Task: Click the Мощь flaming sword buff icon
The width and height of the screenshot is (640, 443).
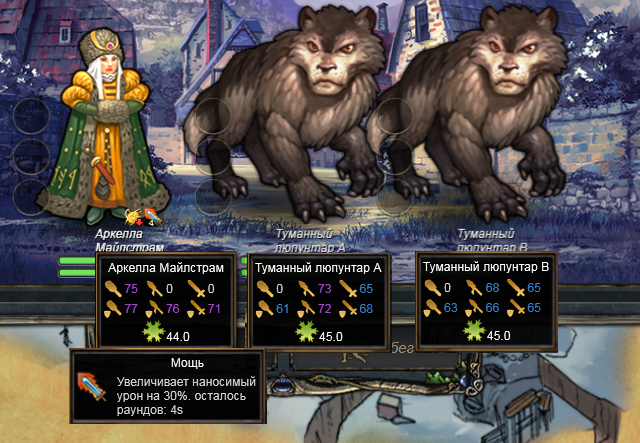Action: (x=152, y=214)
